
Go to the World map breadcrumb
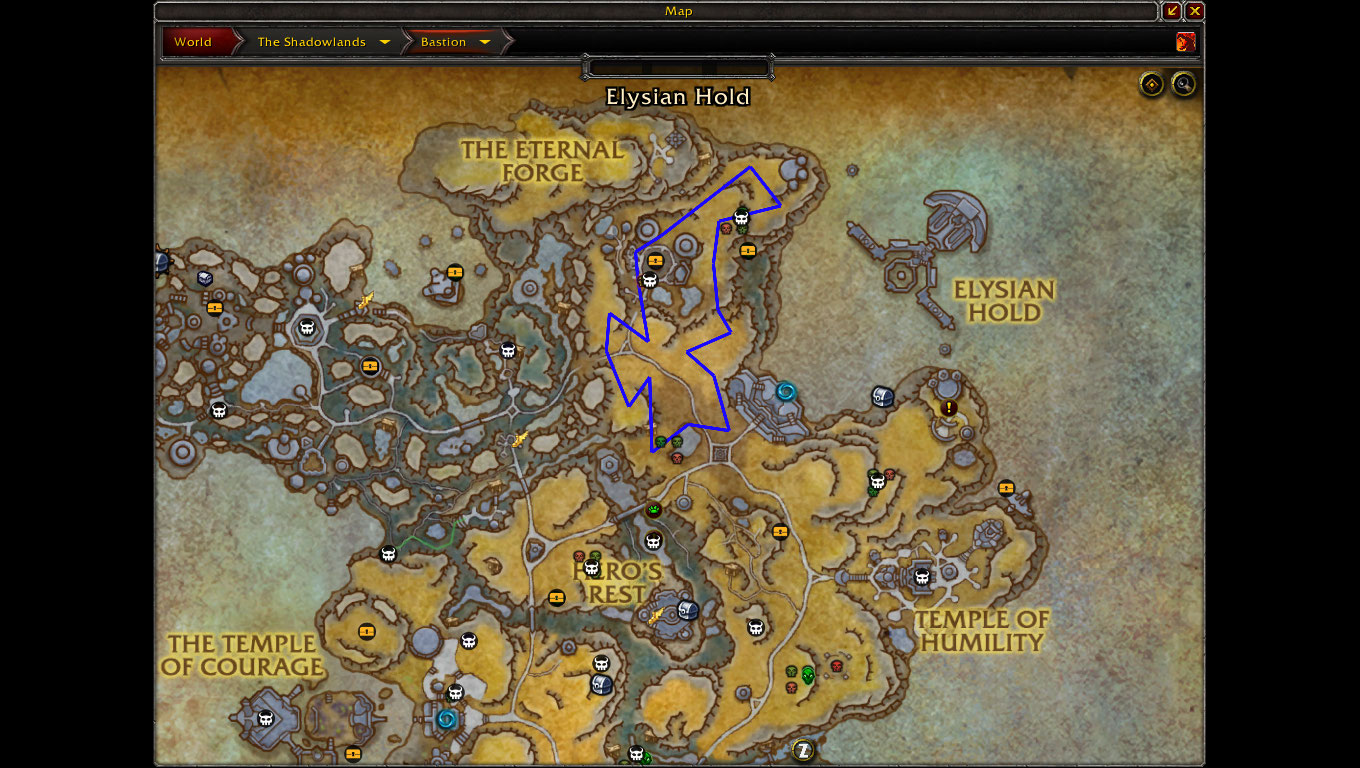pos(194,42)
